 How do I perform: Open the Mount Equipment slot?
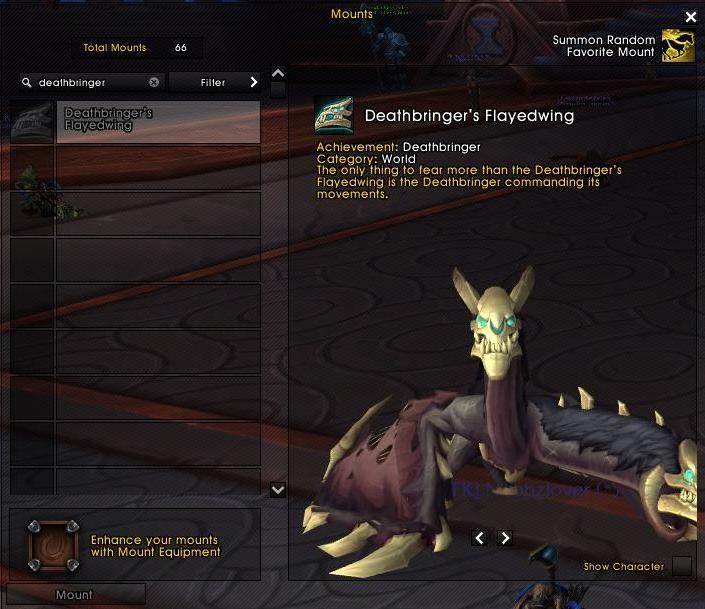pyautogui.click(x=52, y=545)
